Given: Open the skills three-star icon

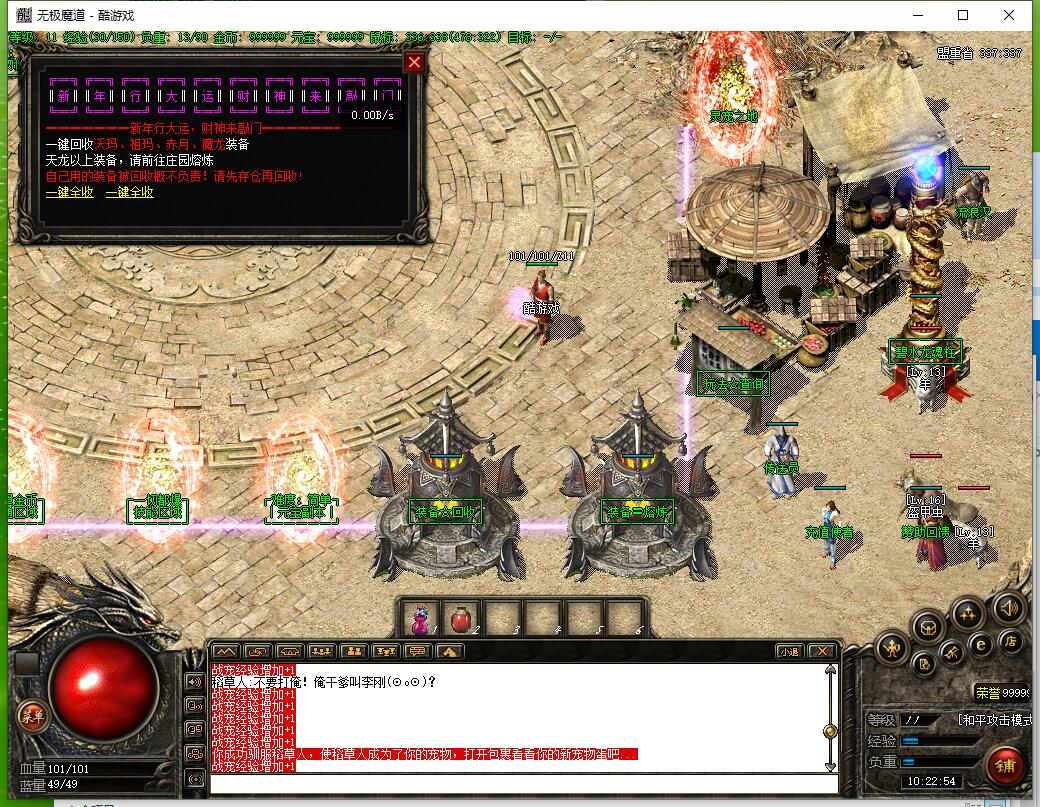Looking at the screenshot, I should pyautogui.click(x=966, y=614).
